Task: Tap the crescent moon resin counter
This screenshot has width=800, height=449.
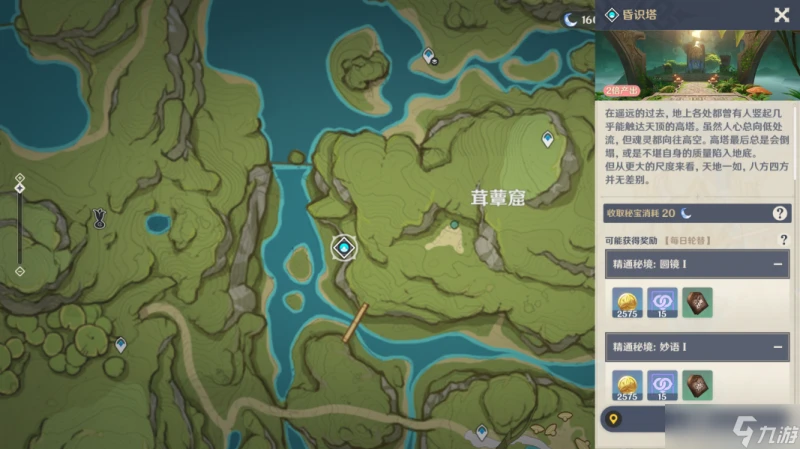Action: click(573, 18)
